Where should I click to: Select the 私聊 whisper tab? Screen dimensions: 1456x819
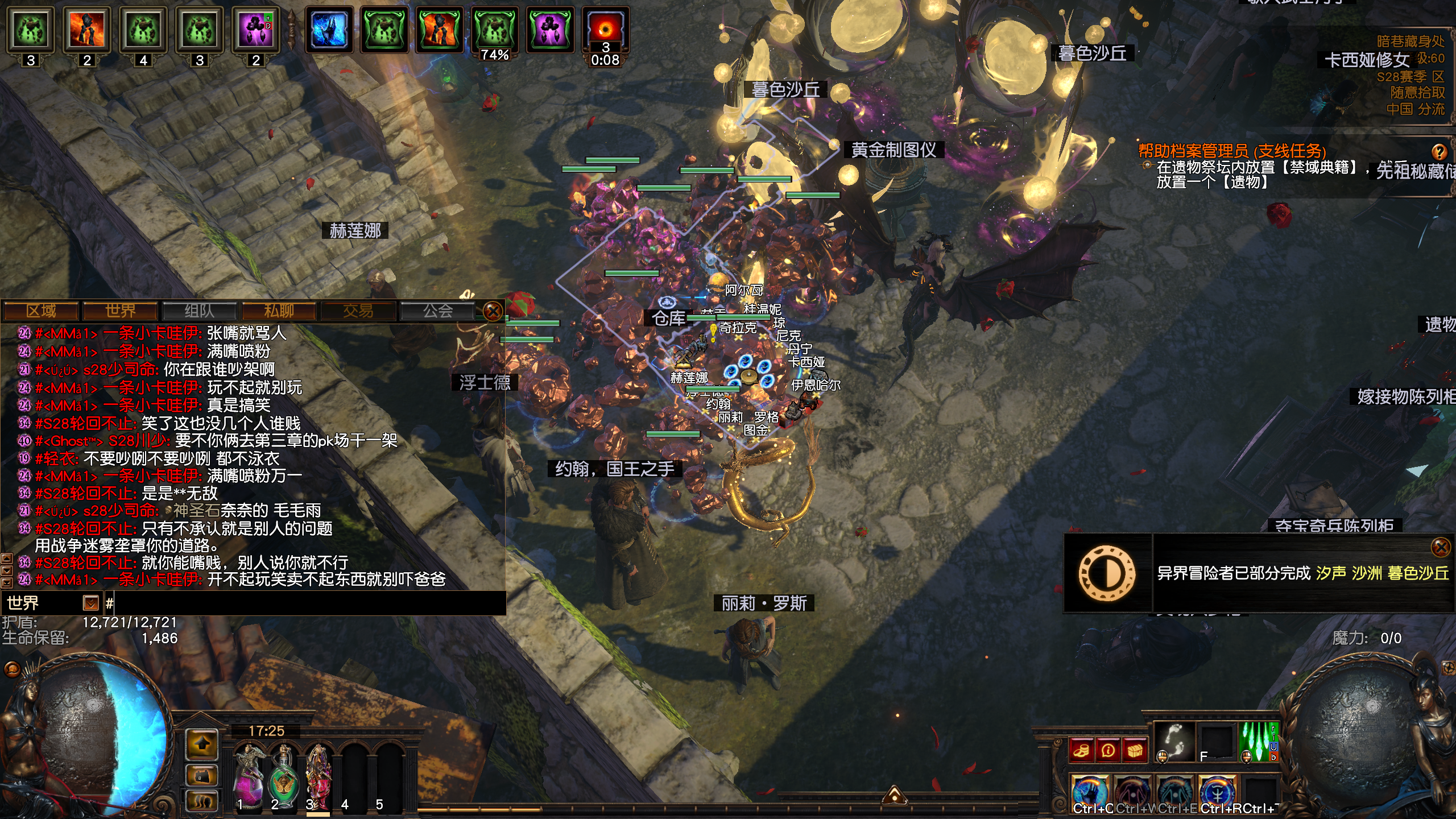(x=279, y=311)
